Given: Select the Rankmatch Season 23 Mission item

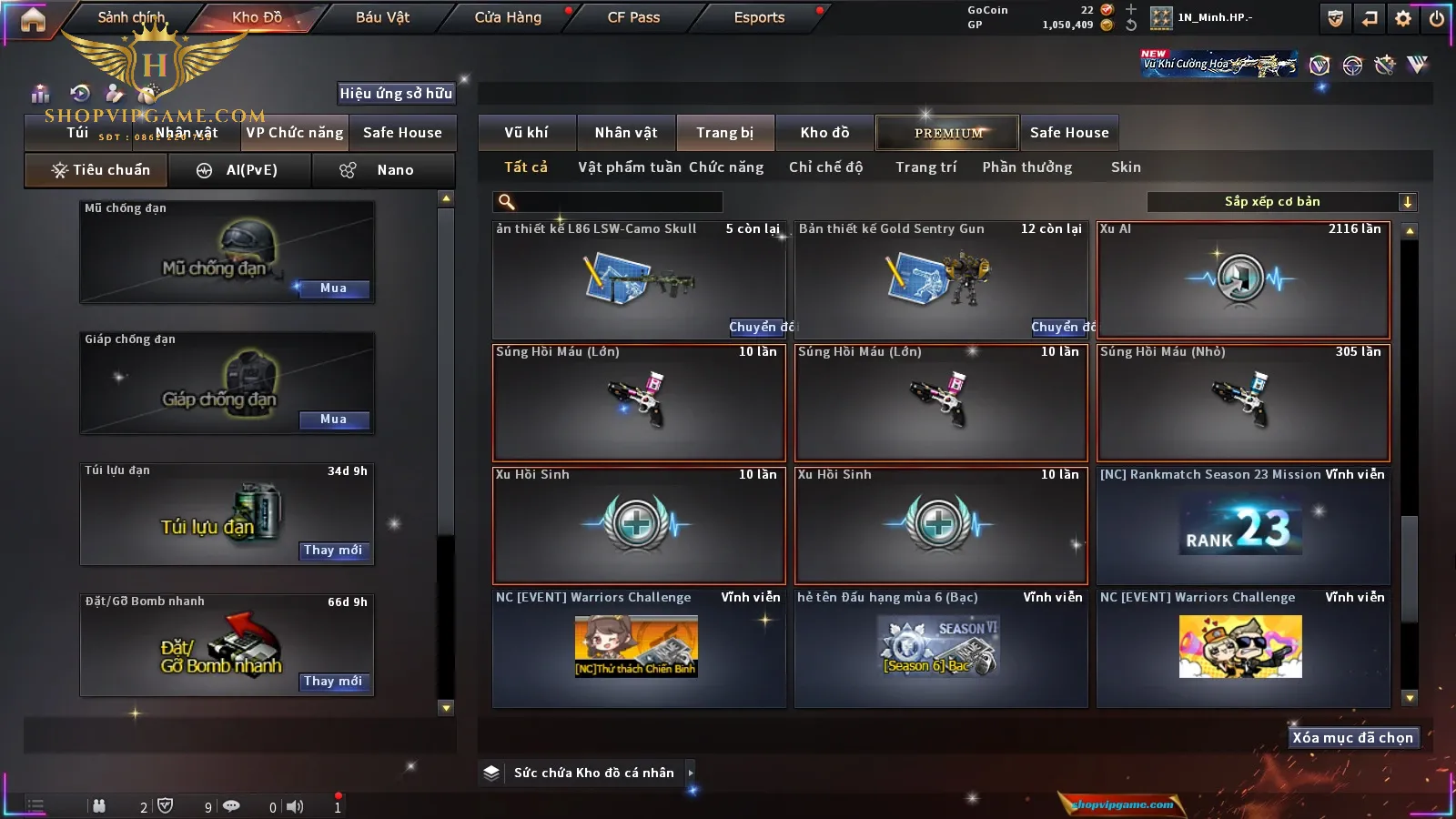Looking at the screenshot, I should tap(1242, 526).
